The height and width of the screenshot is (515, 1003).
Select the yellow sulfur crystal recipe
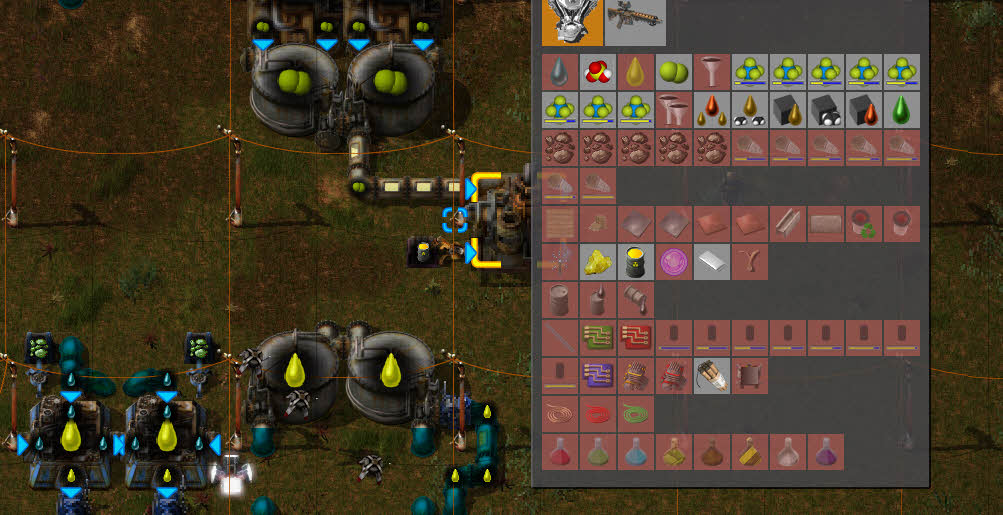click(598, 262)
